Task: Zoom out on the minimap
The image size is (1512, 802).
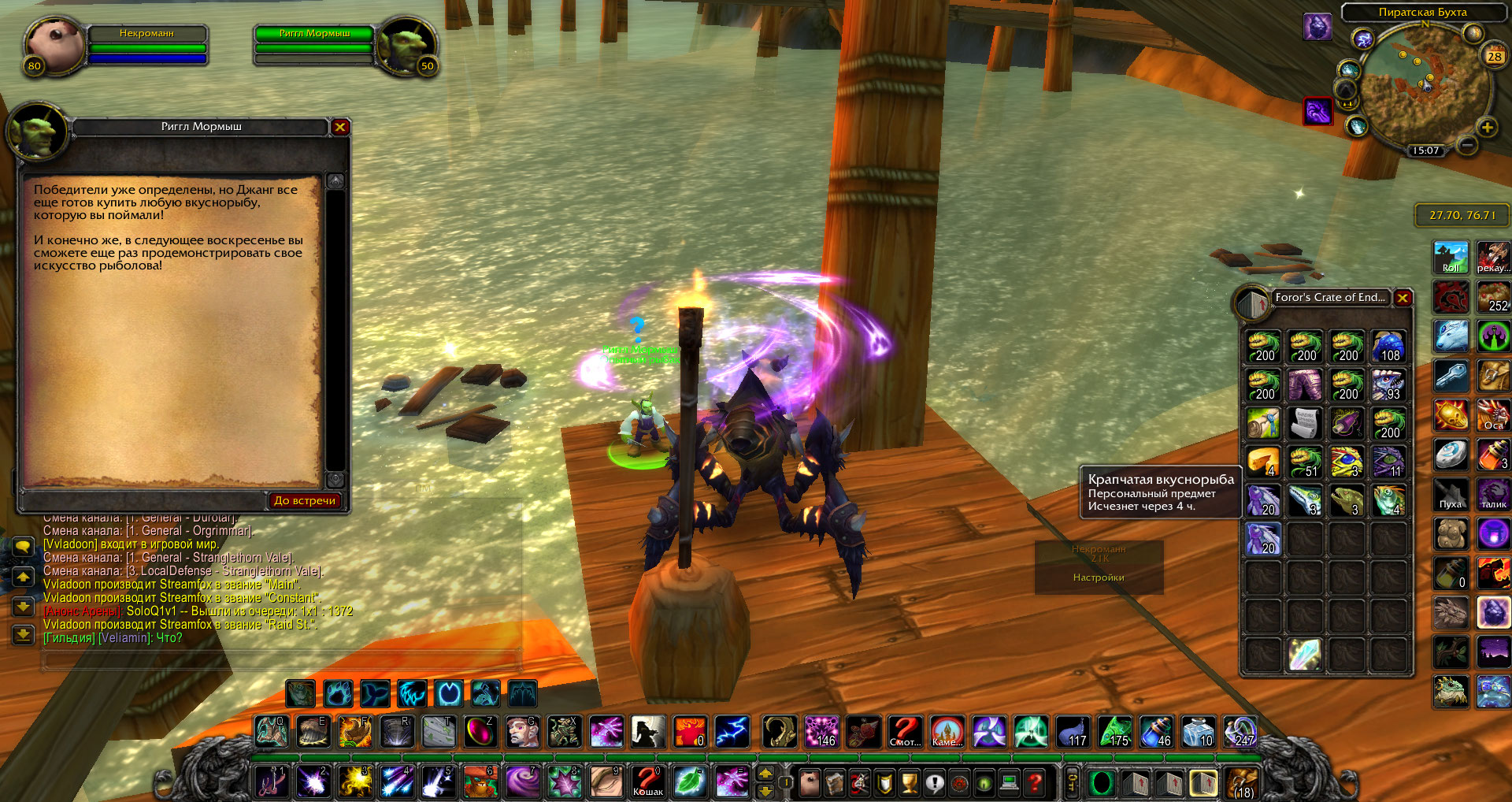Action: point(1466,145)
